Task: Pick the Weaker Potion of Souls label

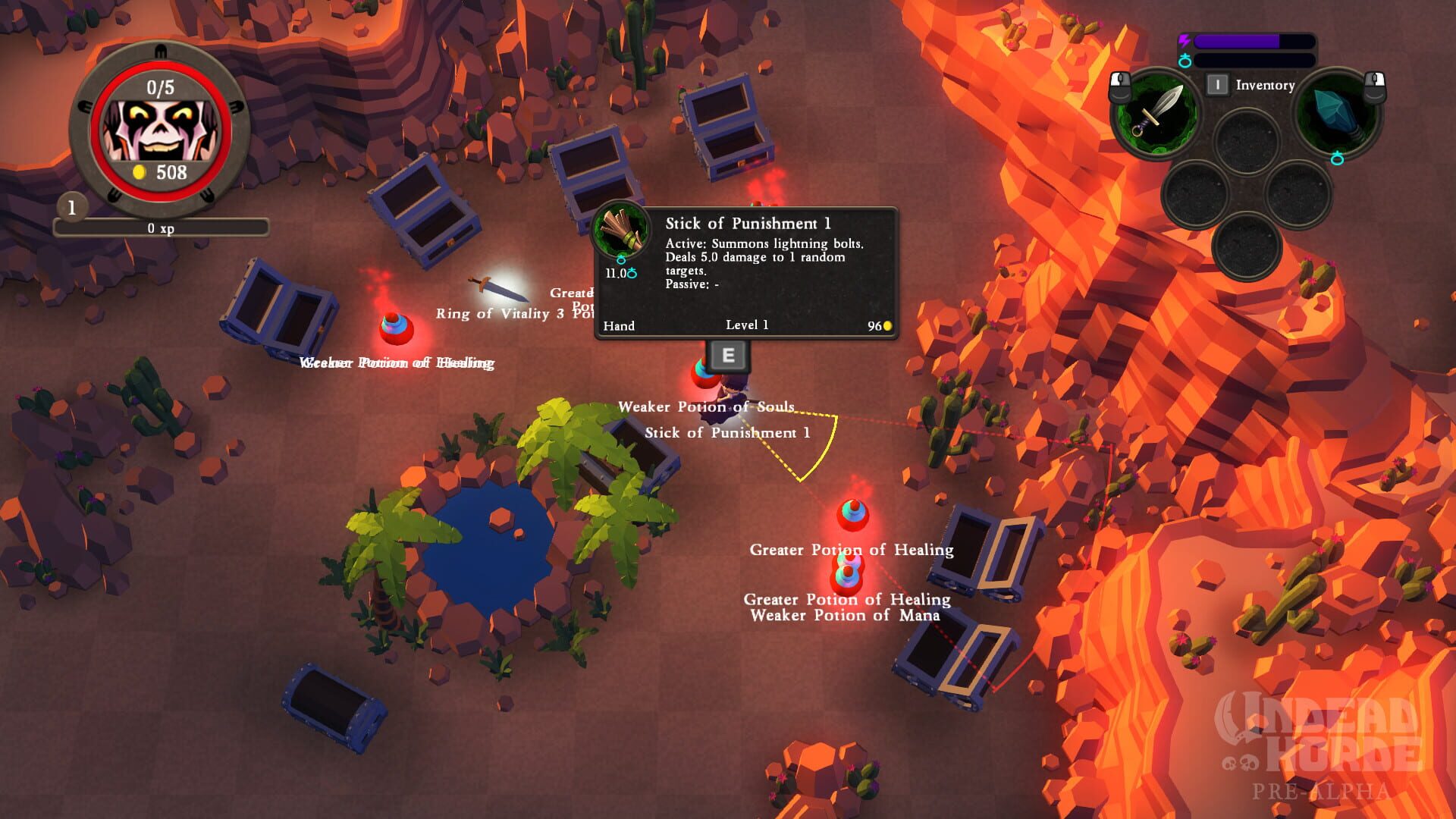Action: [x=705, y=407]
